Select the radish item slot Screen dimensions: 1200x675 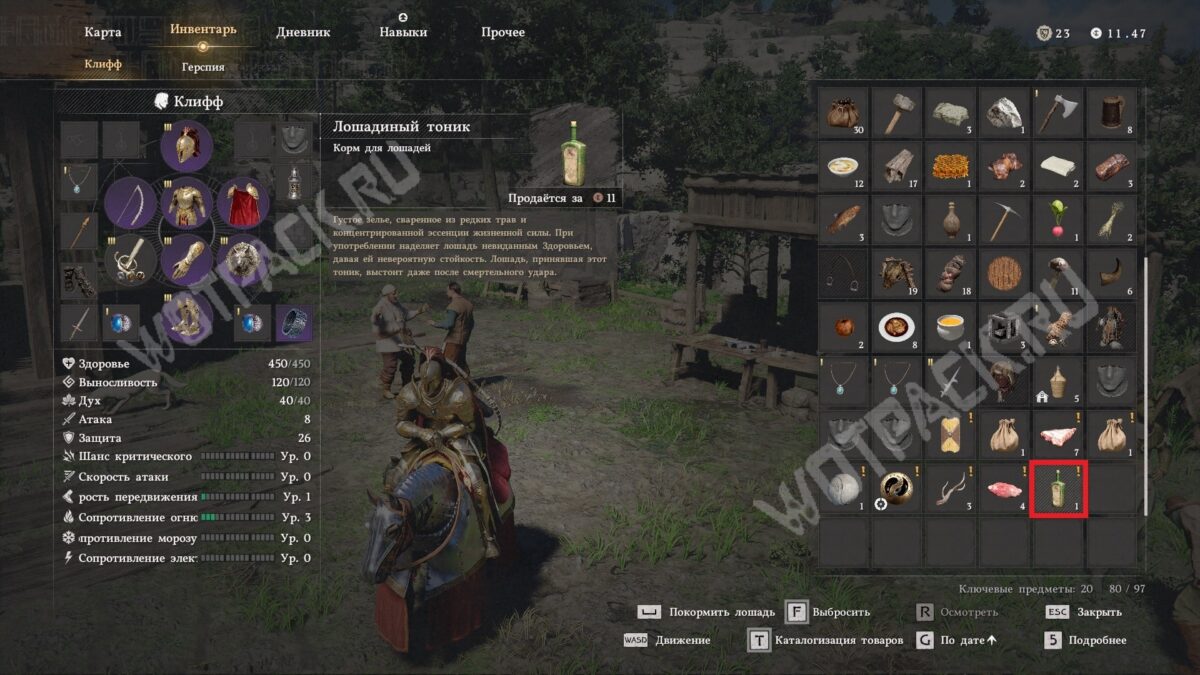(x=1058, y=220)
